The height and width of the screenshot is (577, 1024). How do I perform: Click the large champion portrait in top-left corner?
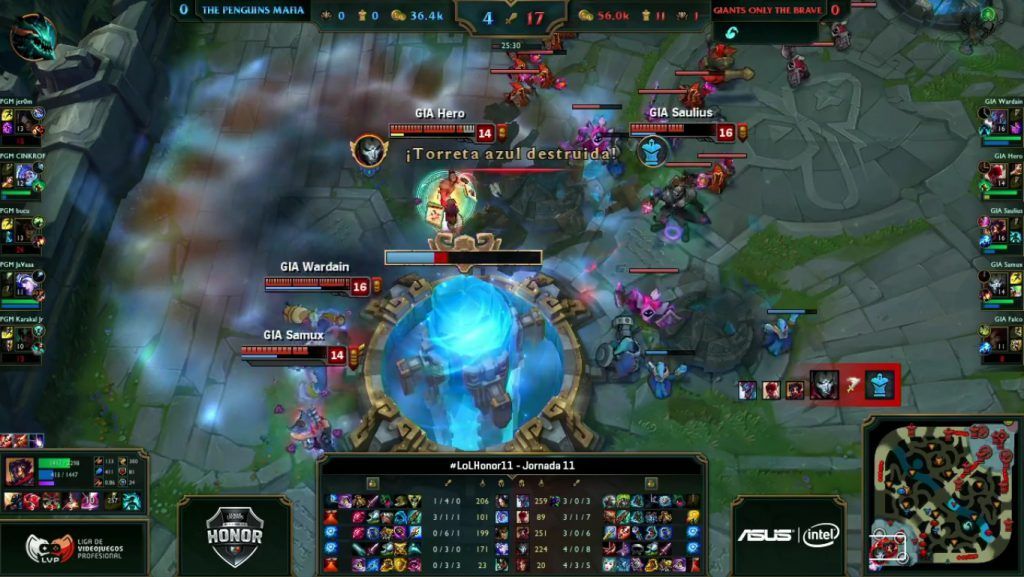coord(33,36)
